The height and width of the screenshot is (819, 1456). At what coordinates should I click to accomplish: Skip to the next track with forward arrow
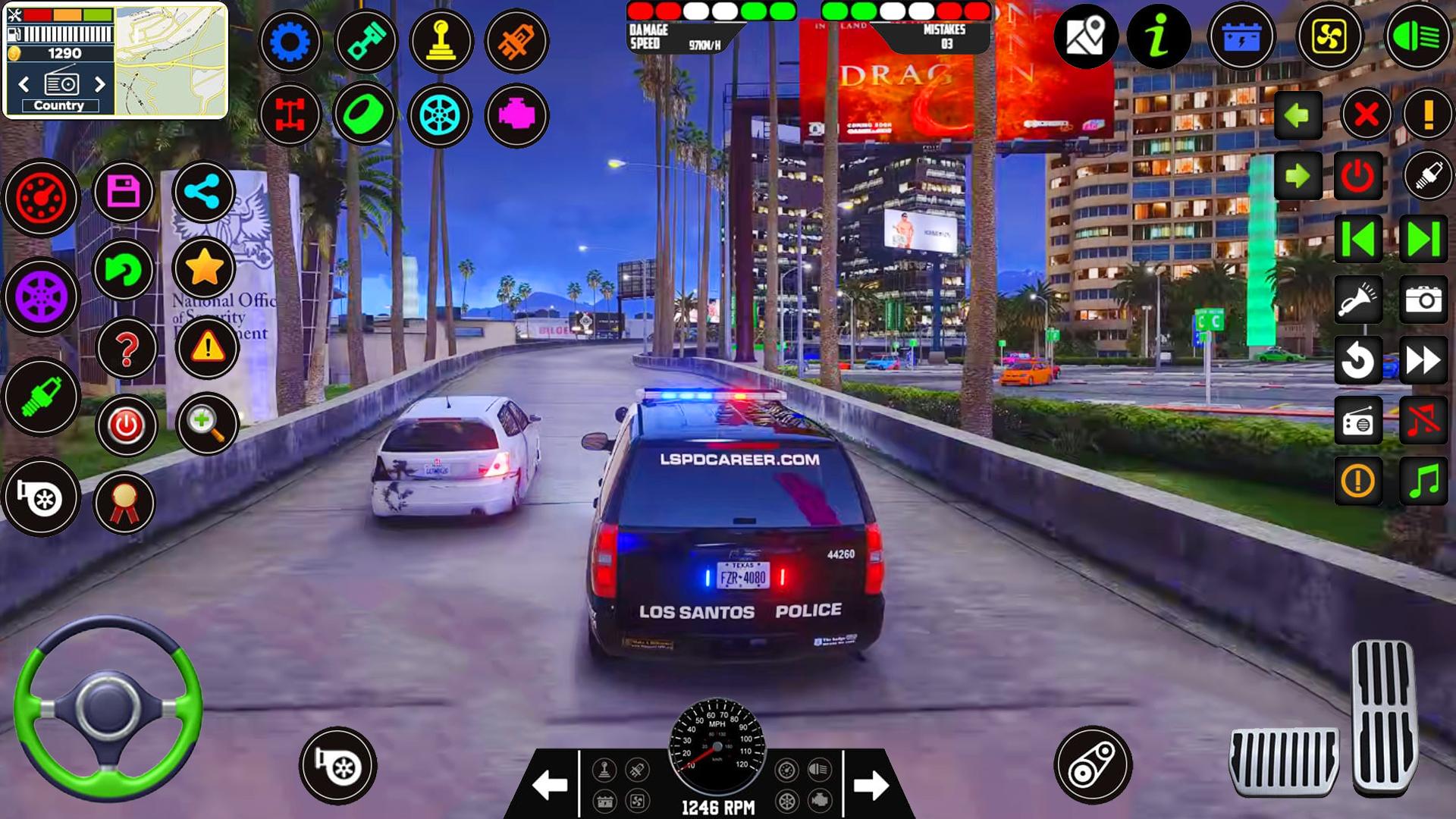1425,237
